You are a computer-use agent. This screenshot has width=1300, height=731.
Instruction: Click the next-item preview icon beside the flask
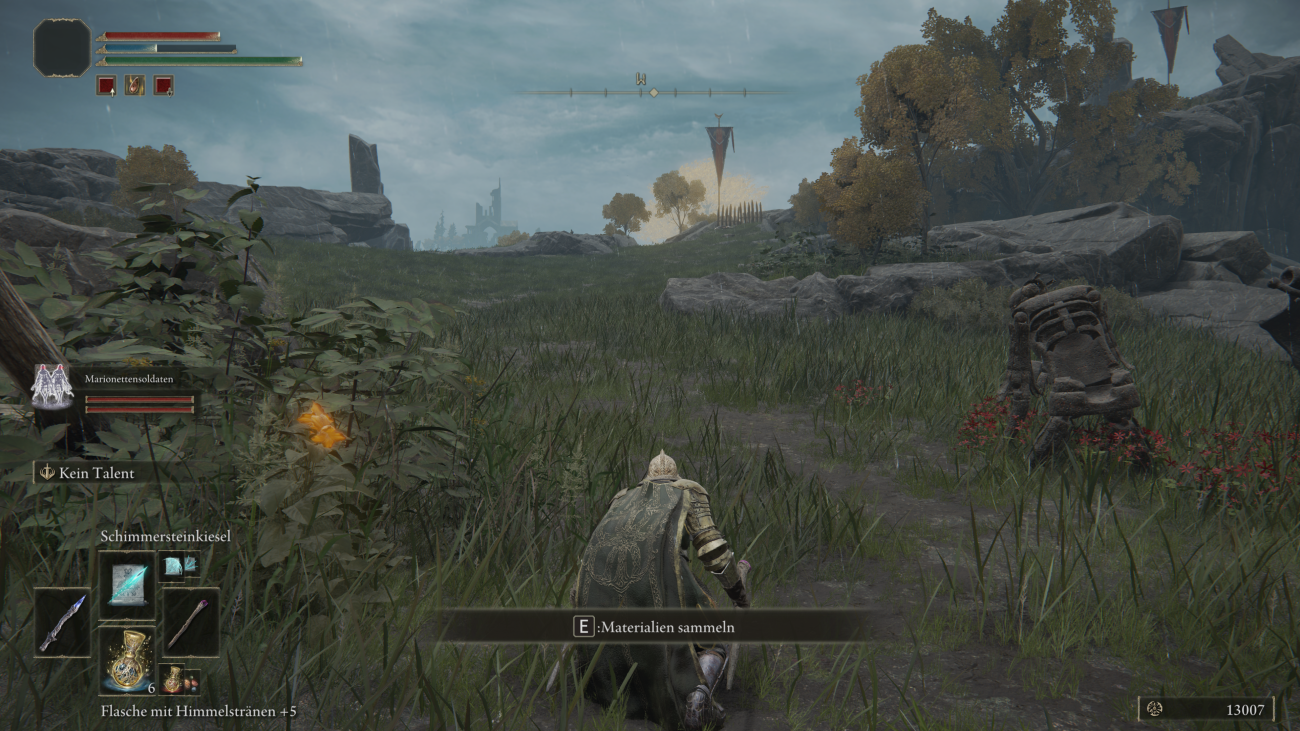point(180,682)
